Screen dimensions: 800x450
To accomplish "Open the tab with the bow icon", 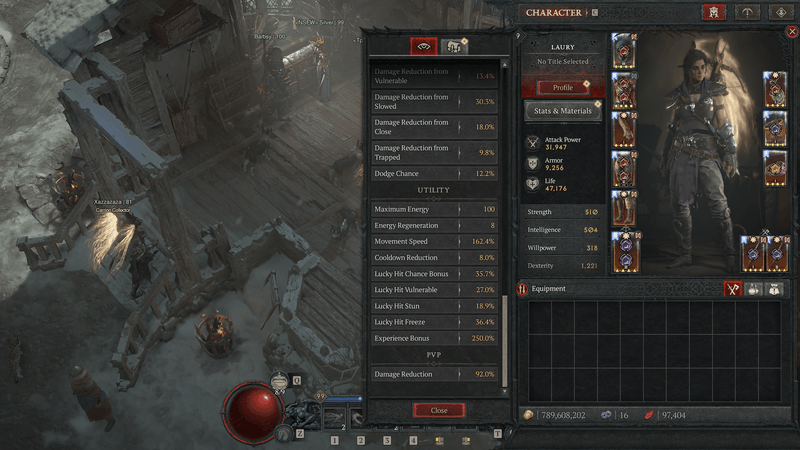I will pyautogui.click(x=747, y=13).
